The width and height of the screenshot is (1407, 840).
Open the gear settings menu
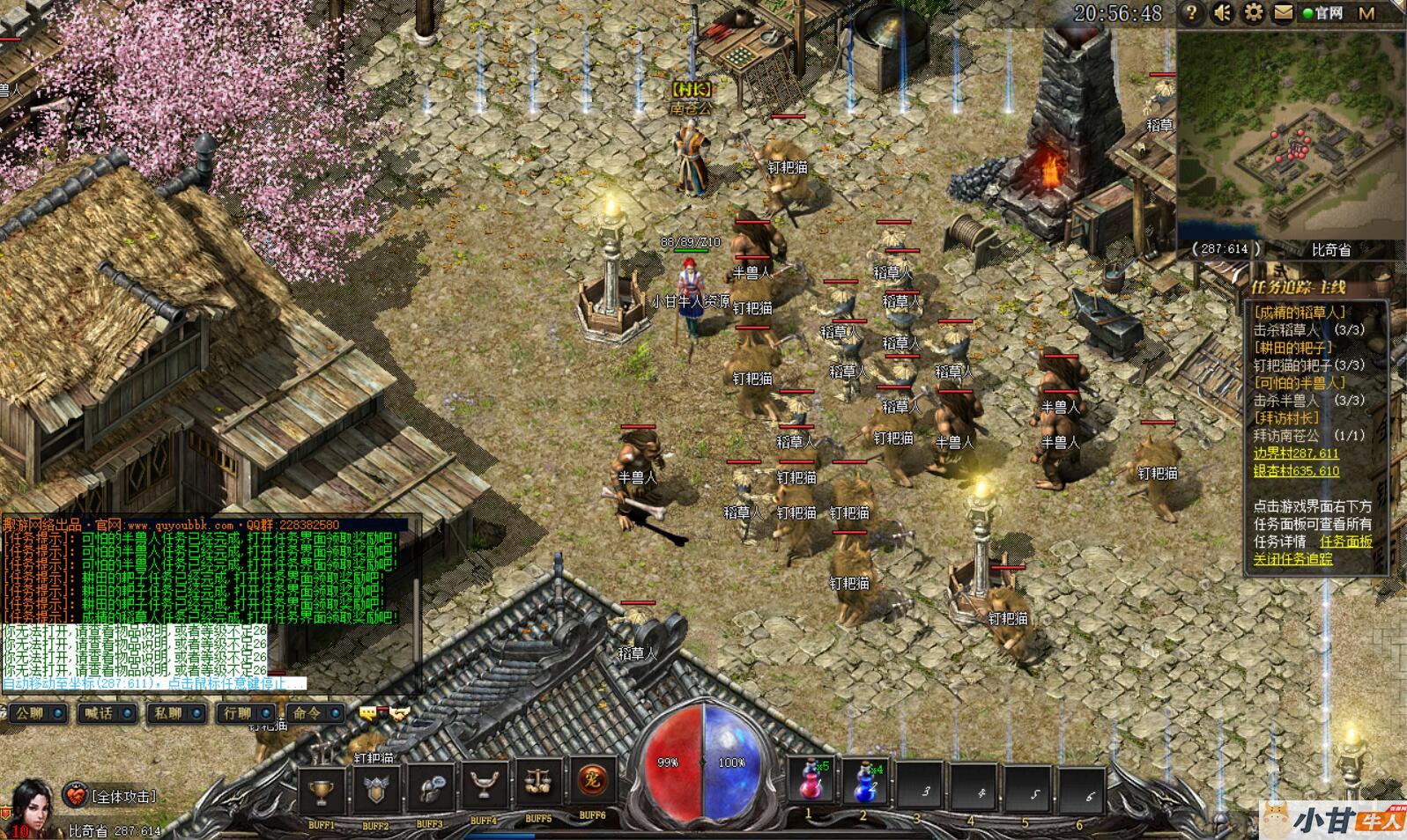1252,13
